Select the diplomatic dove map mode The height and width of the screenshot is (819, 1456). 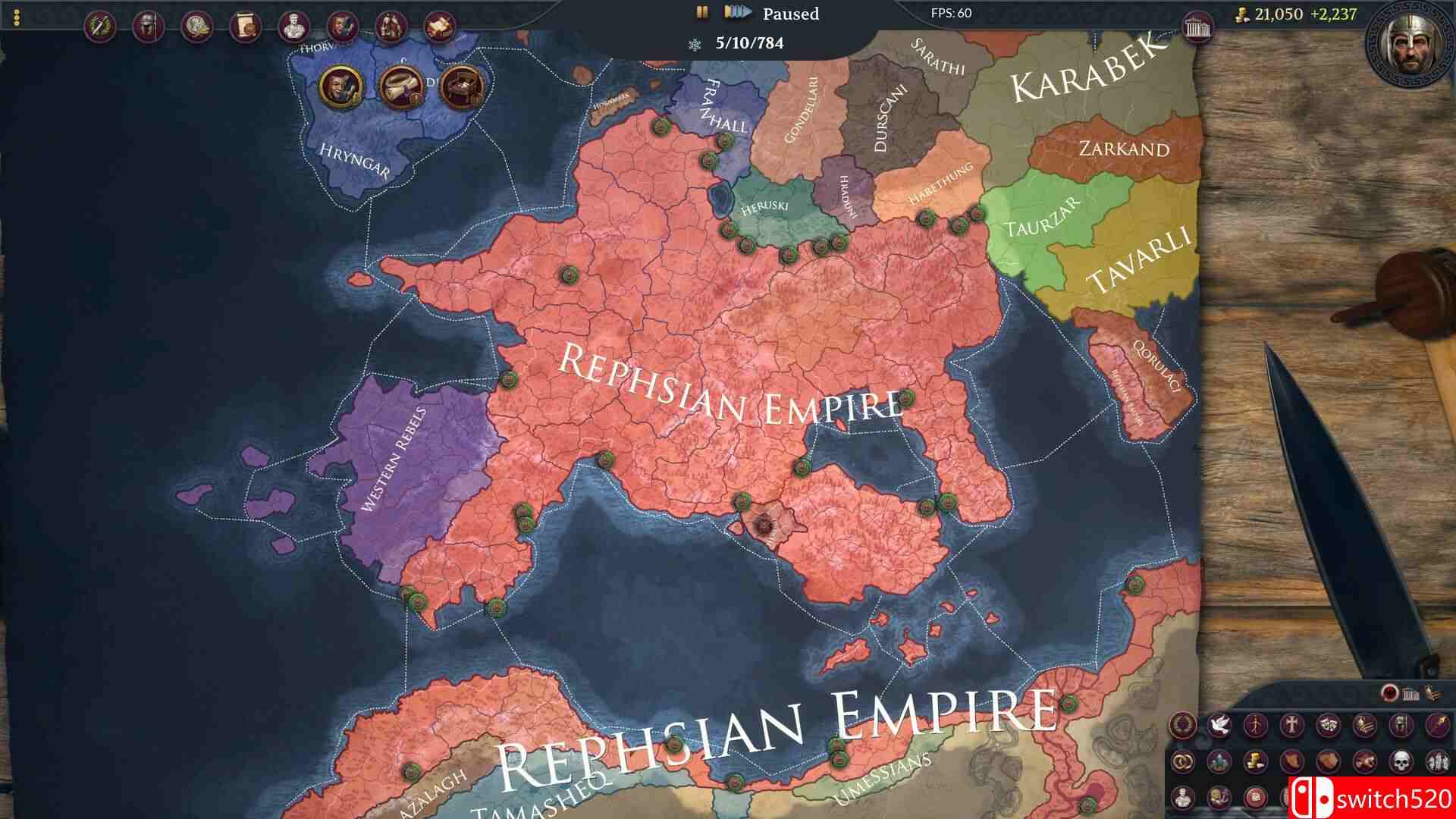click(1219, 724)
